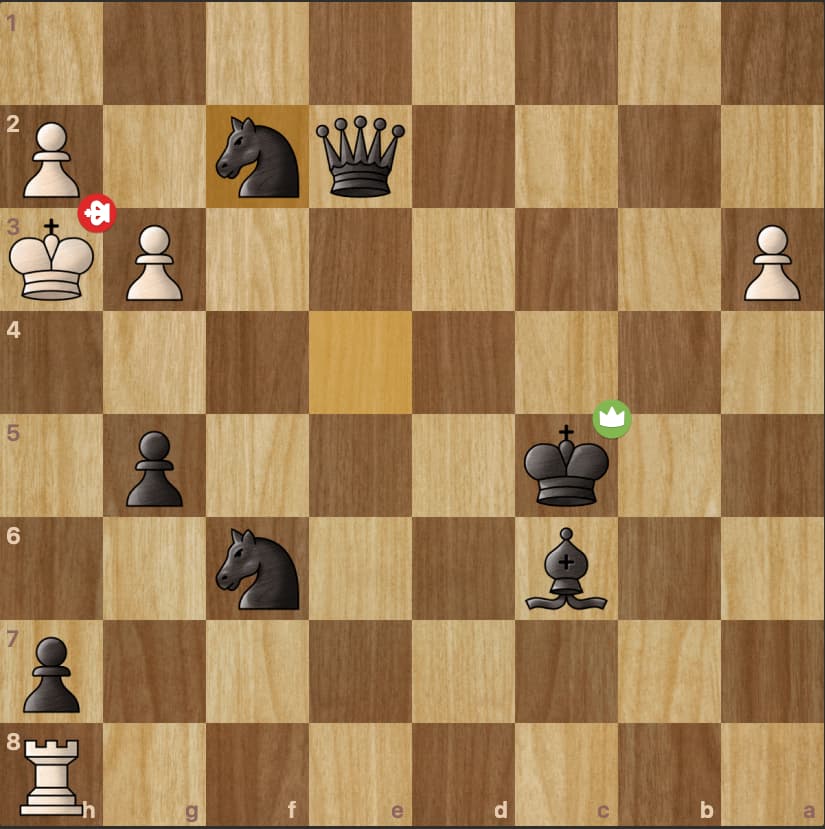Pick the black bishop on c6
The image size is (825, 829).
(x=566, y=569)
